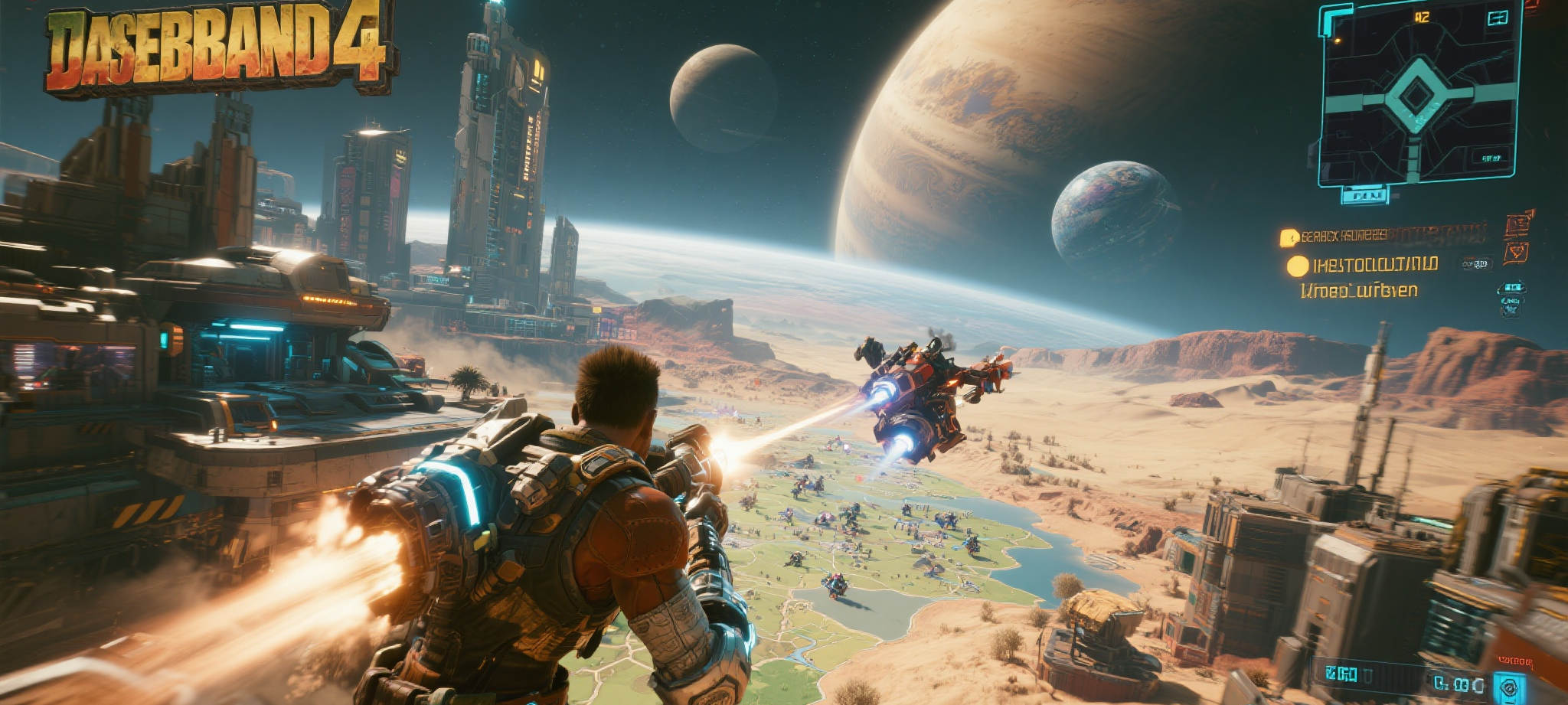Click the orange shield-shaped icon beside objectives
This screenshot has height=705, width=1568.
coord(1516,253)
